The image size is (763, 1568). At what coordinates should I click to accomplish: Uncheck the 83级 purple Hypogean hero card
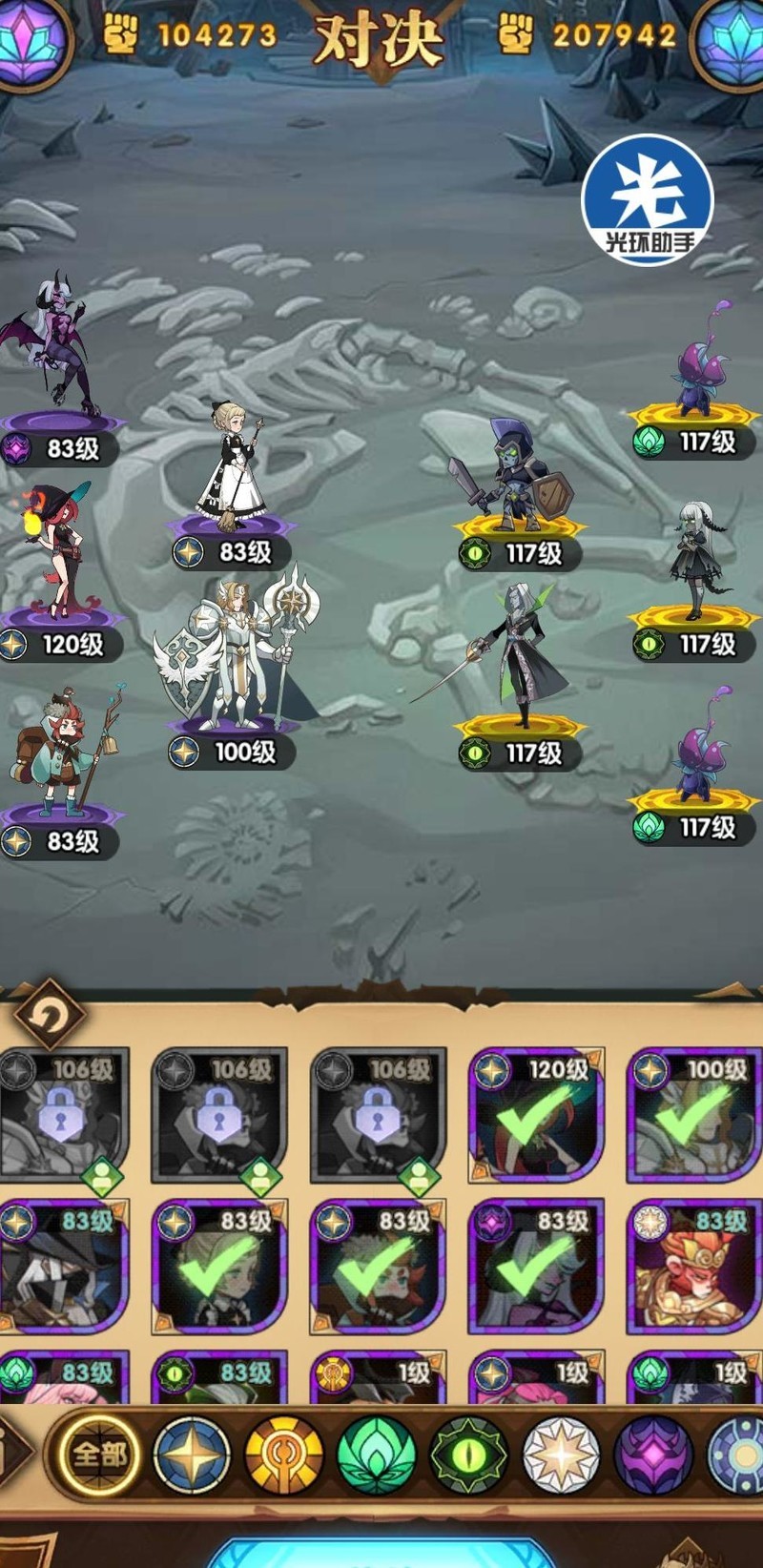pos(536,1268)
